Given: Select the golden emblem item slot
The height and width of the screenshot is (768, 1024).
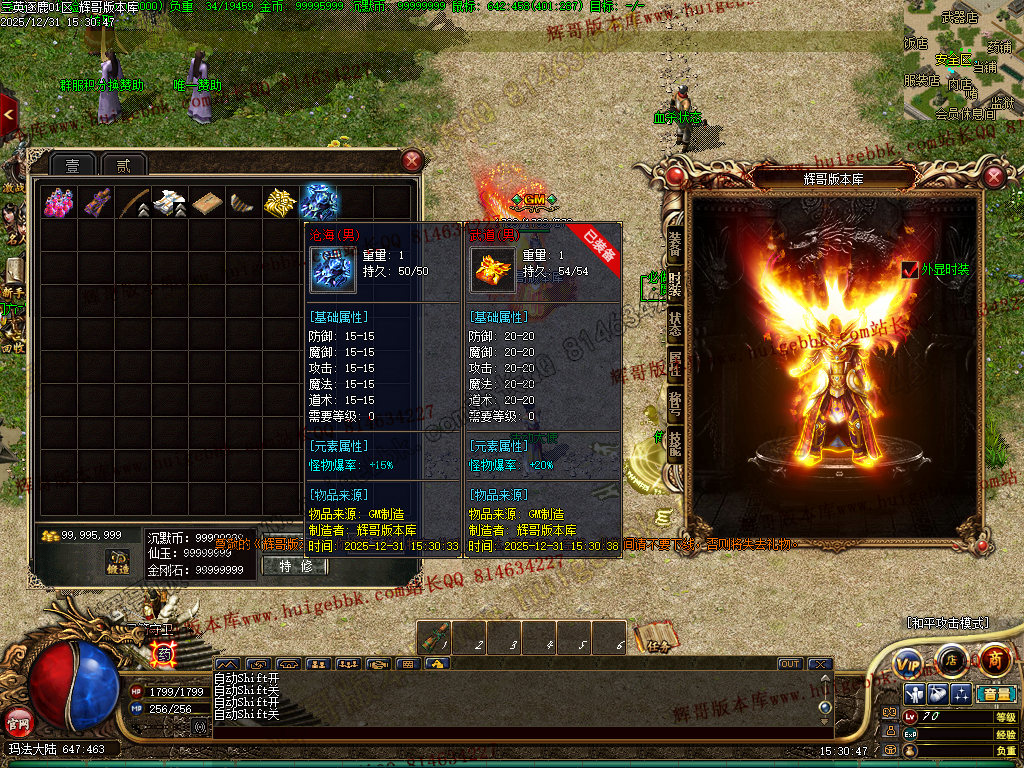Looking at the screenshot, I should pyautogui.click(x=279, y=202).
